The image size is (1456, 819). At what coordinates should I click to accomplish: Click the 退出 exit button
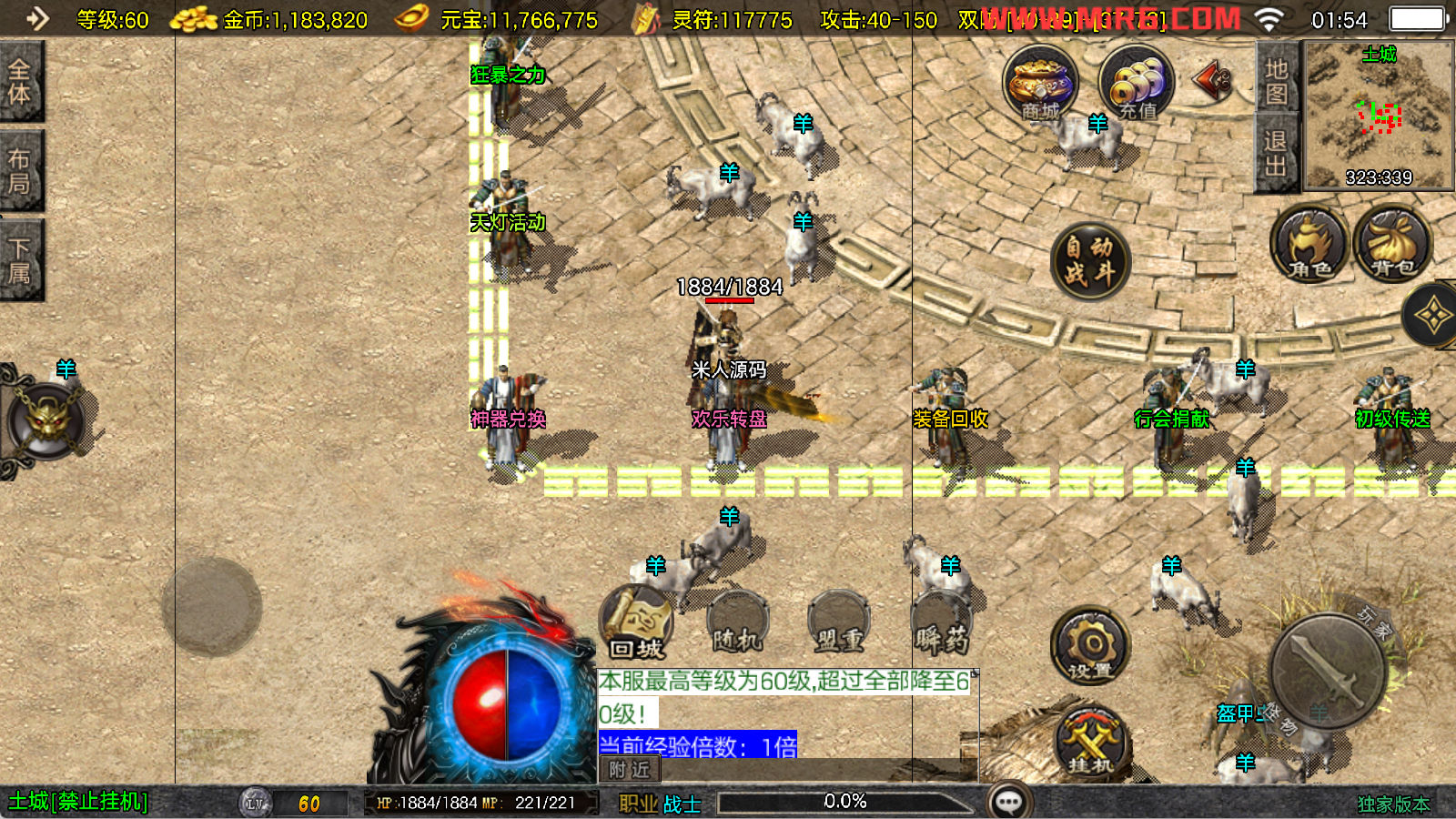coord(1276,153)
